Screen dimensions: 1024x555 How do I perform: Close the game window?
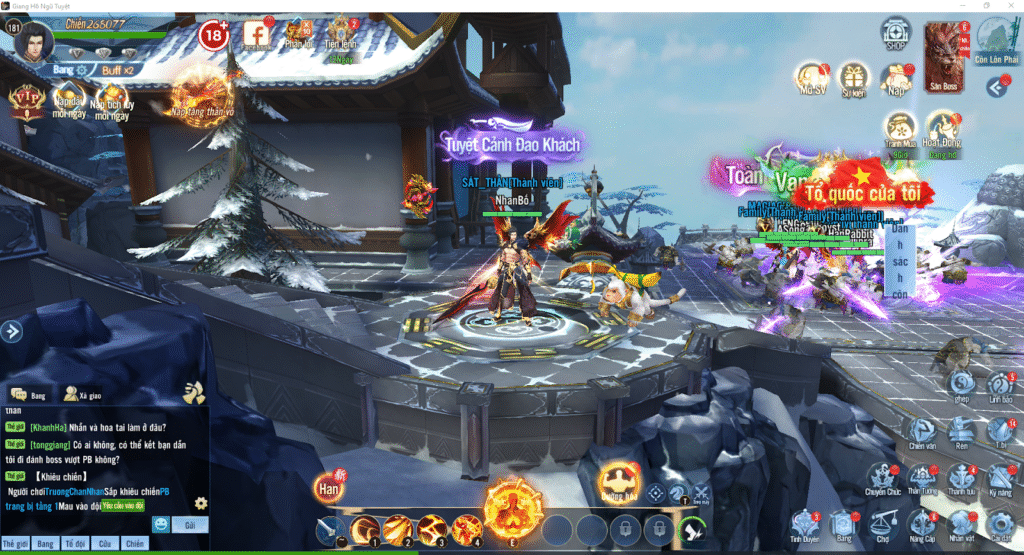pyautogui.click(x=1011, y=6)
